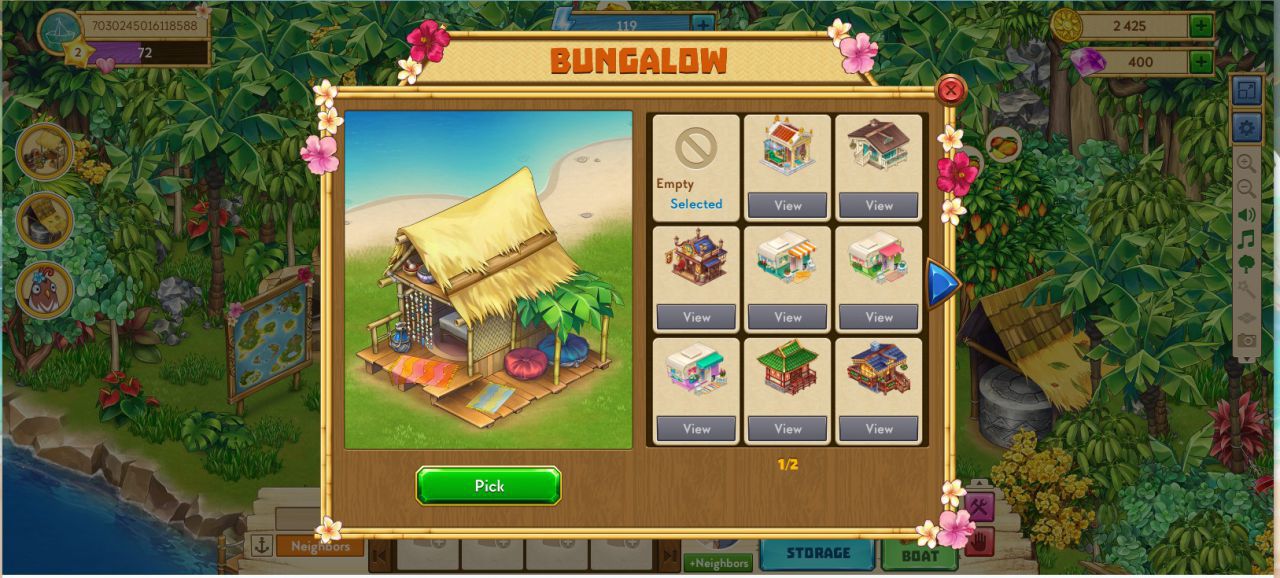Take a screenshot with the camera icon
The width and height of the screenshot is (1280, 578).
[1246, 341]
